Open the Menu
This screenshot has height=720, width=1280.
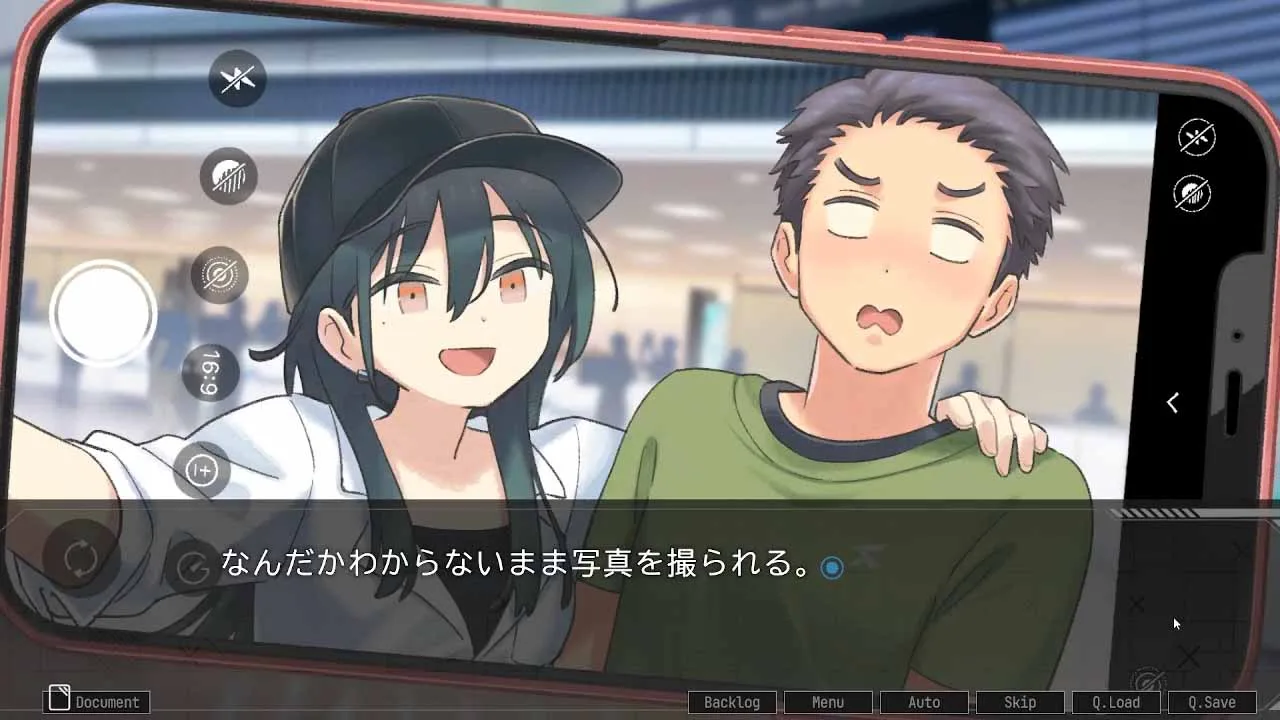[x=828, y=702]
